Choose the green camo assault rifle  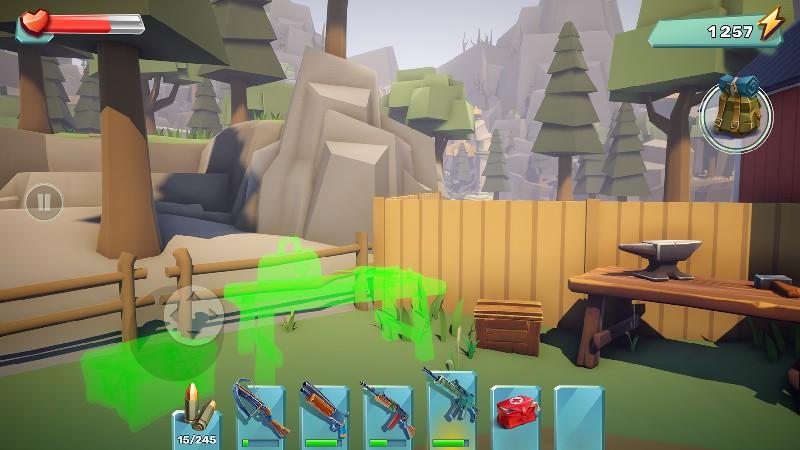click(x=451, y=410)
